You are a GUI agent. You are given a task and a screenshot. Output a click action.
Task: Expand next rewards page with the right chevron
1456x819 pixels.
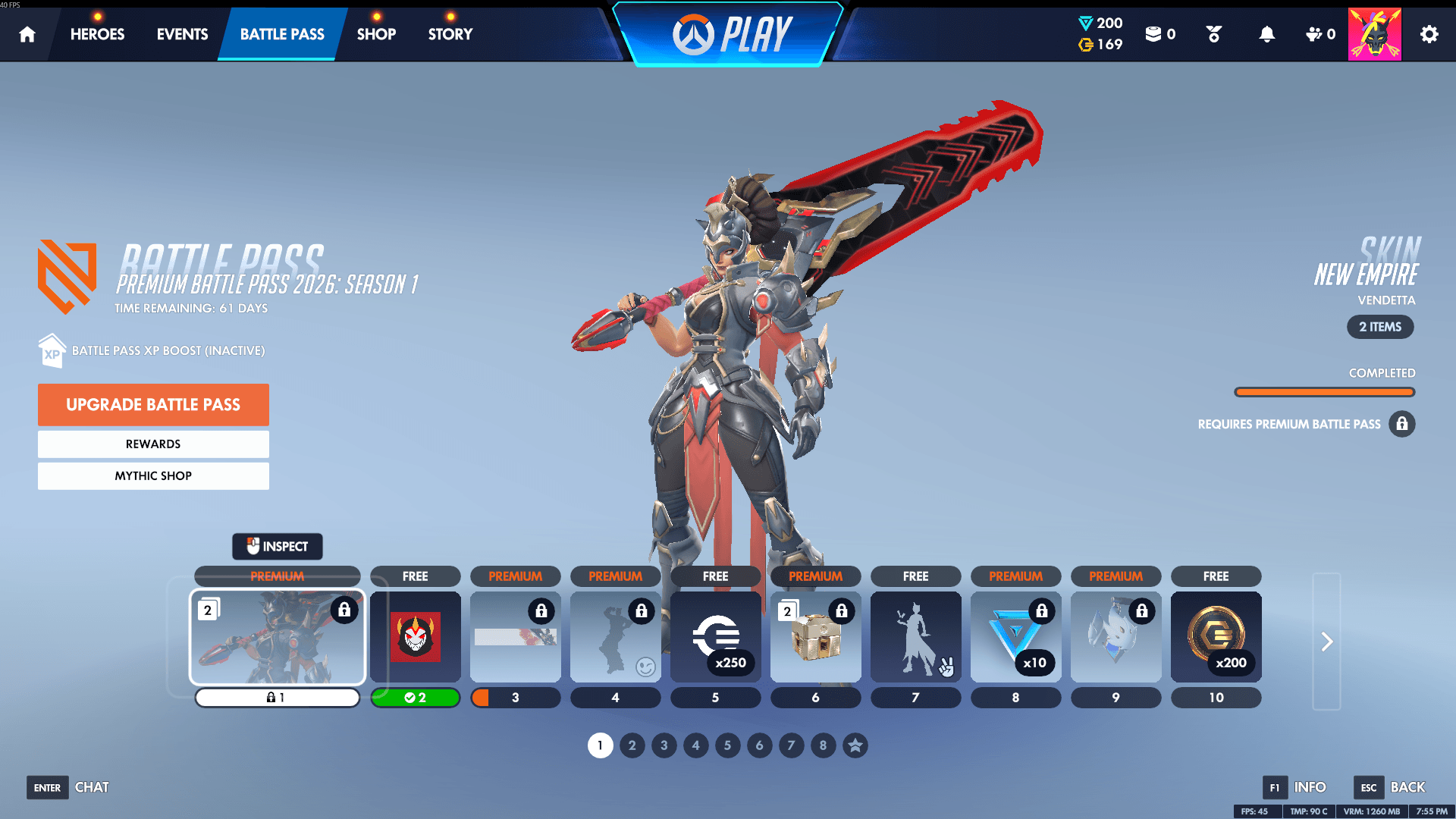[1326, 641]
